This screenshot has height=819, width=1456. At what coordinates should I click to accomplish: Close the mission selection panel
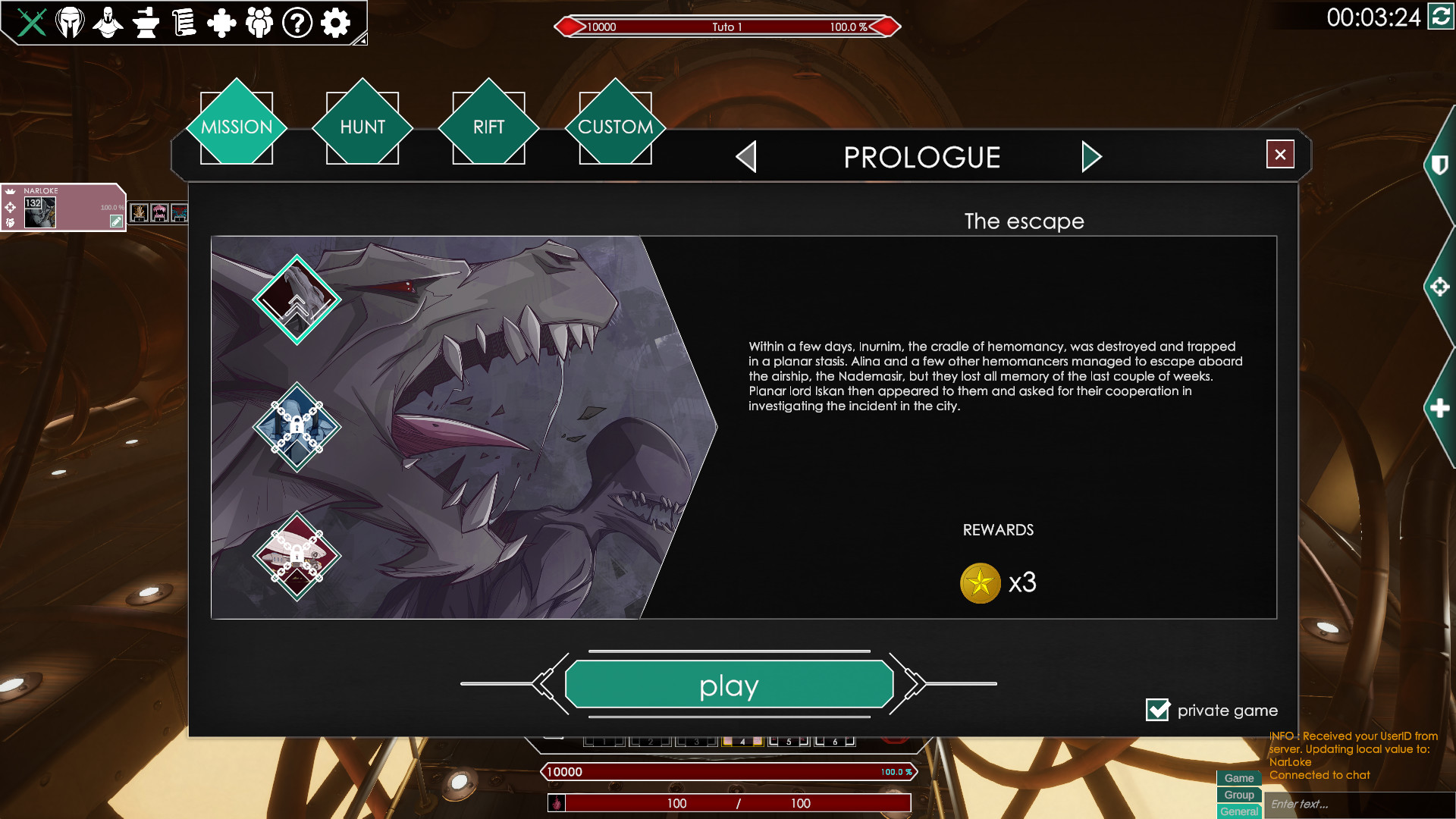[x=1280, y=155]
